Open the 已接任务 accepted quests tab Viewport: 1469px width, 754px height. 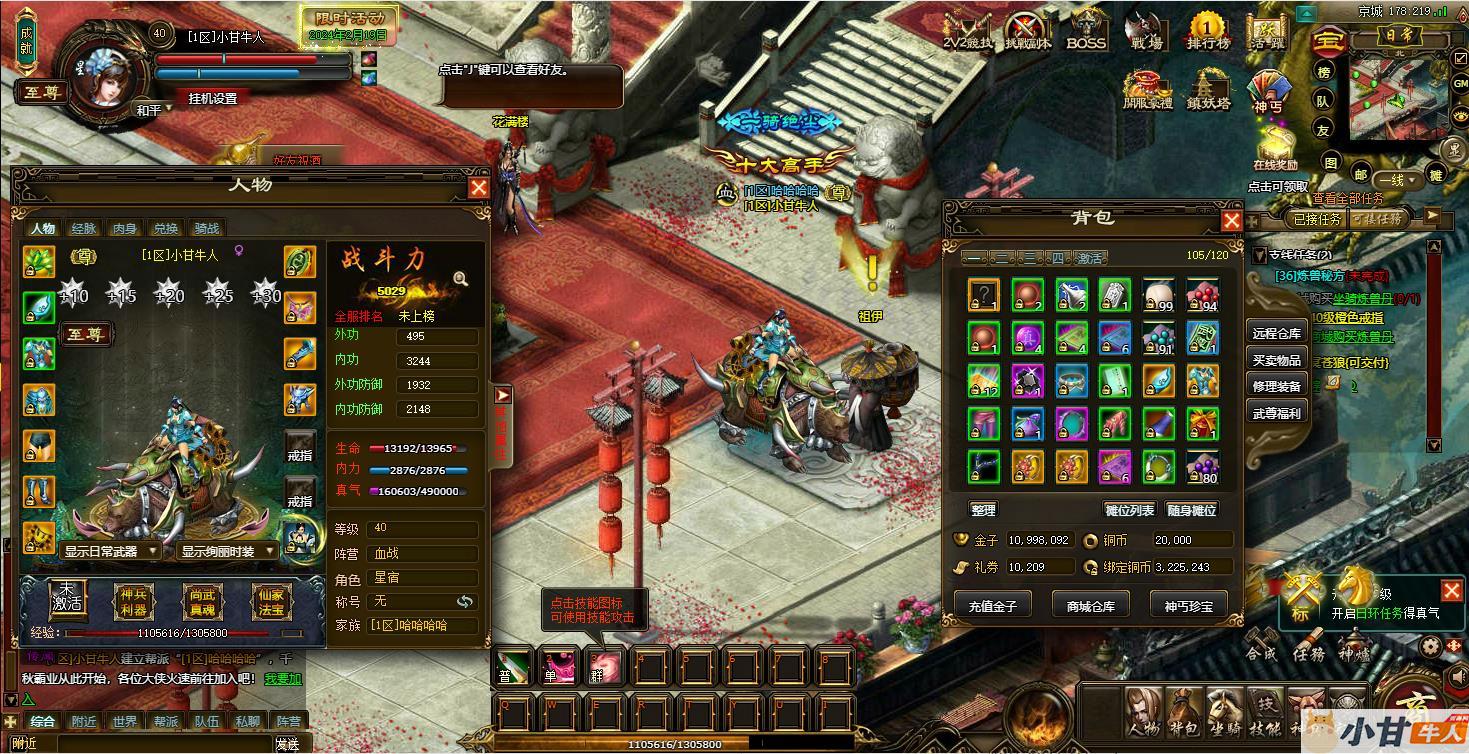tap(1317, 219)
